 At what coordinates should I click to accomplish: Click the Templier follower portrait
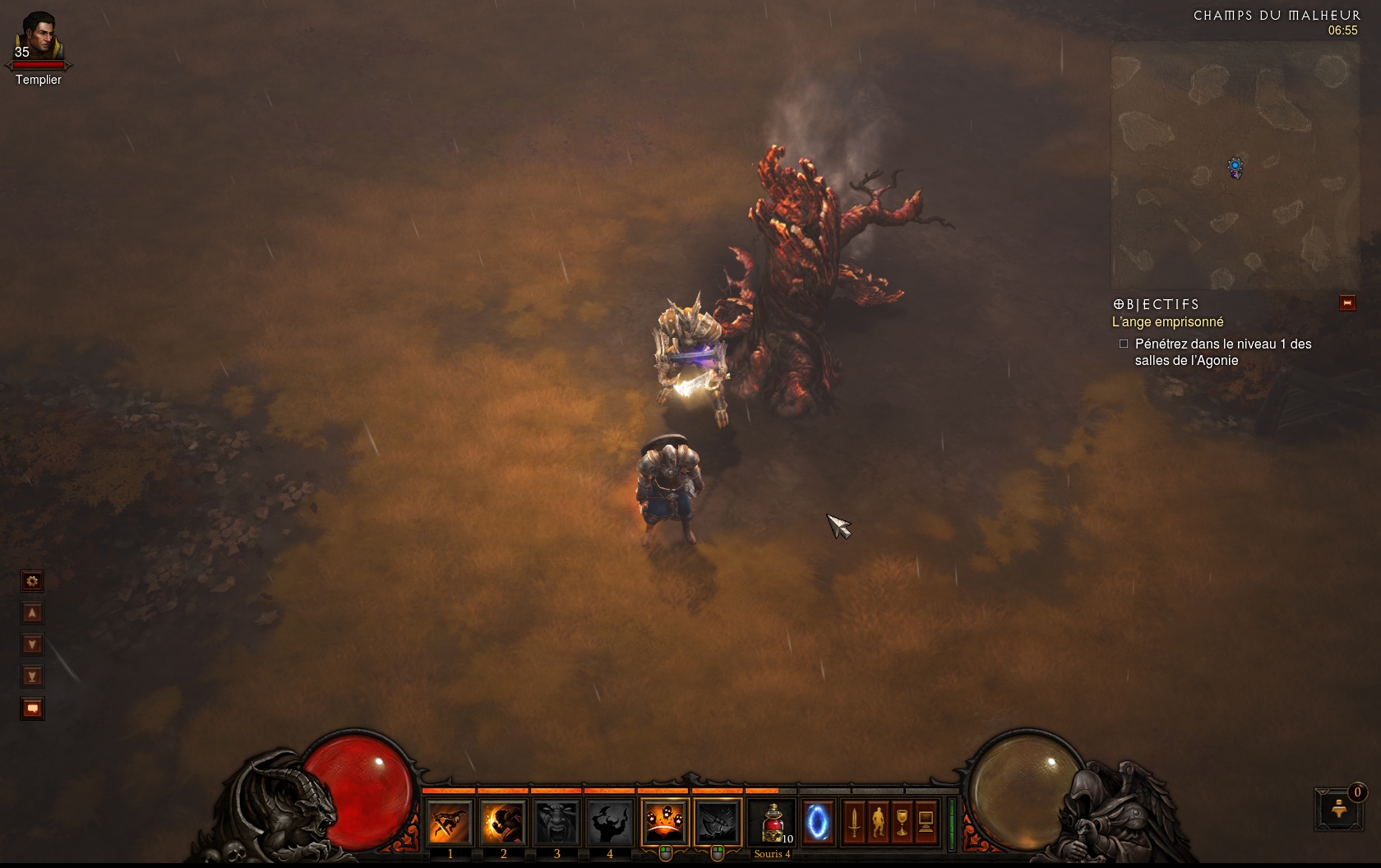click(x=38, y=36)
